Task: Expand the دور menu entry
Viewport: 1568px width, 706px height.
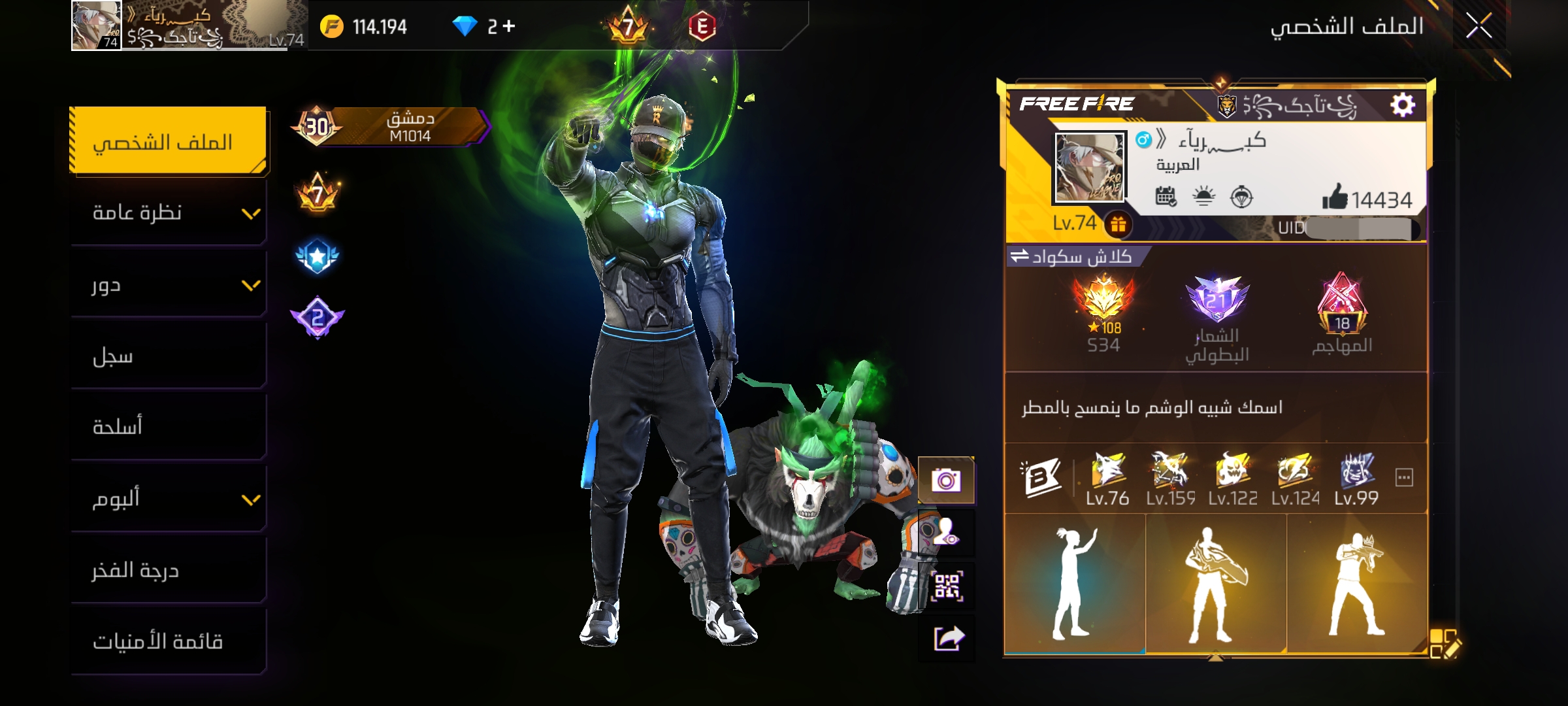Action: click(168, 285)
